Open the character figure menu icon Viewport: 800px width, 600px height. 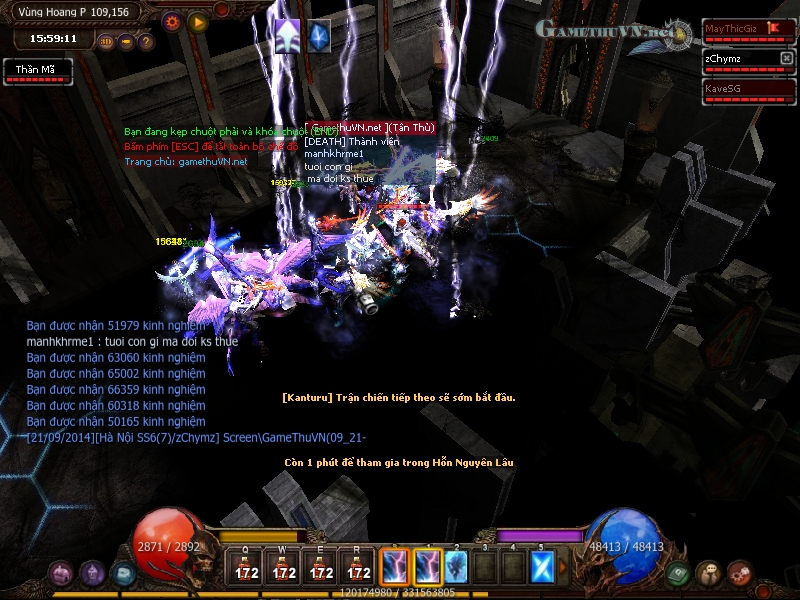click(709, 573)
